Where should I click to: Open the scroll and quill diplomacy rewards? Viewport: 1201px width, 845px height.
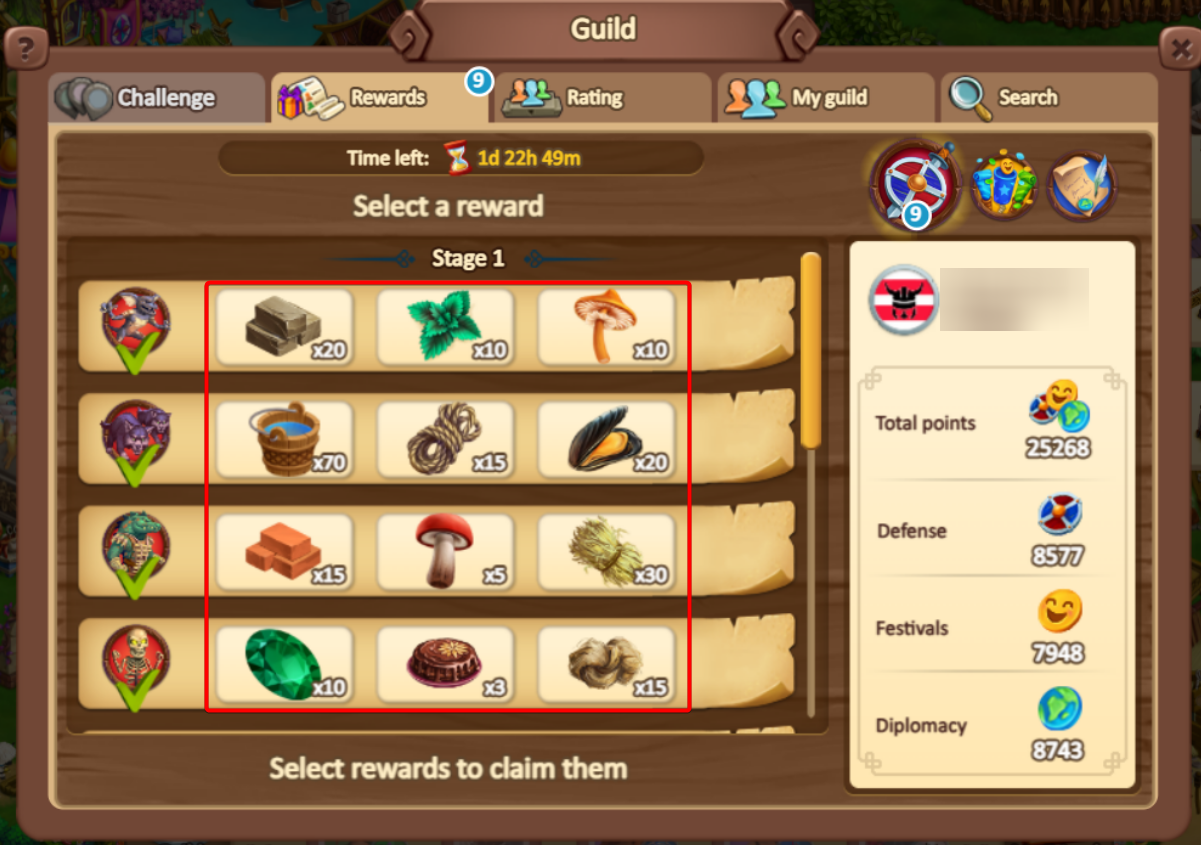1081,185
